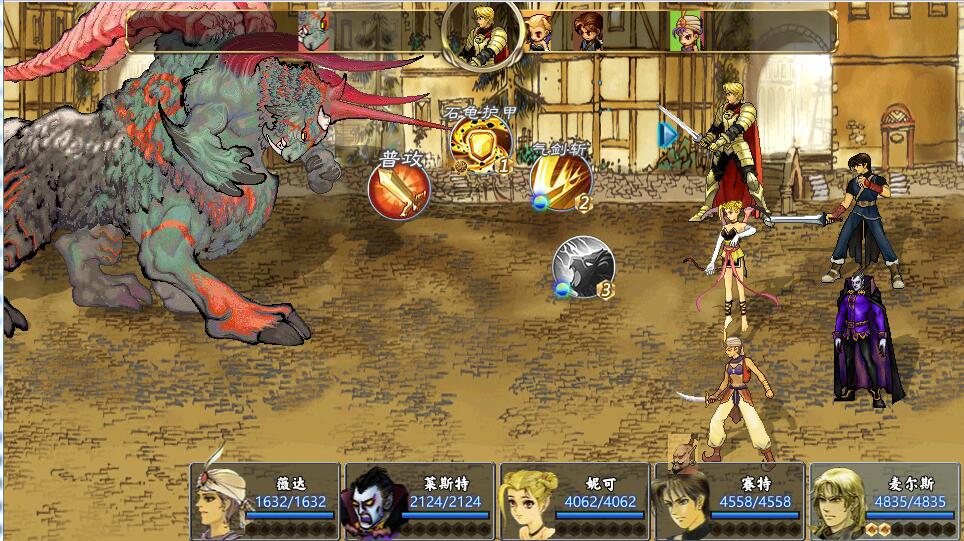Click the brown-haired fighter turn order portrait

coord(588,31)
